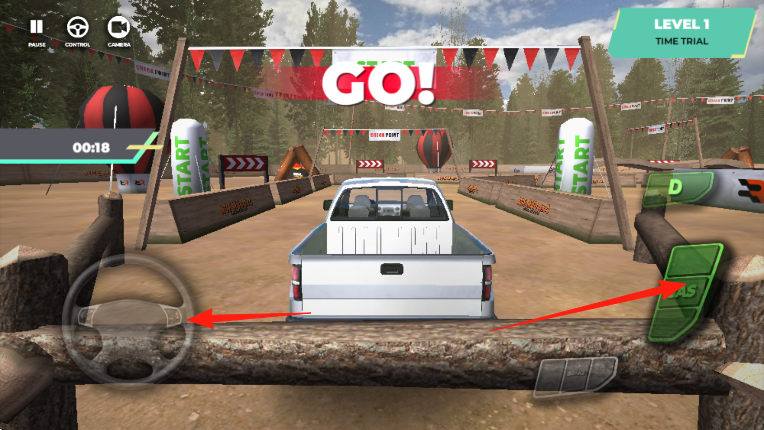Toggle the D gear selector
This screenshot has width=764, height=430.
(x=677, y=188)
